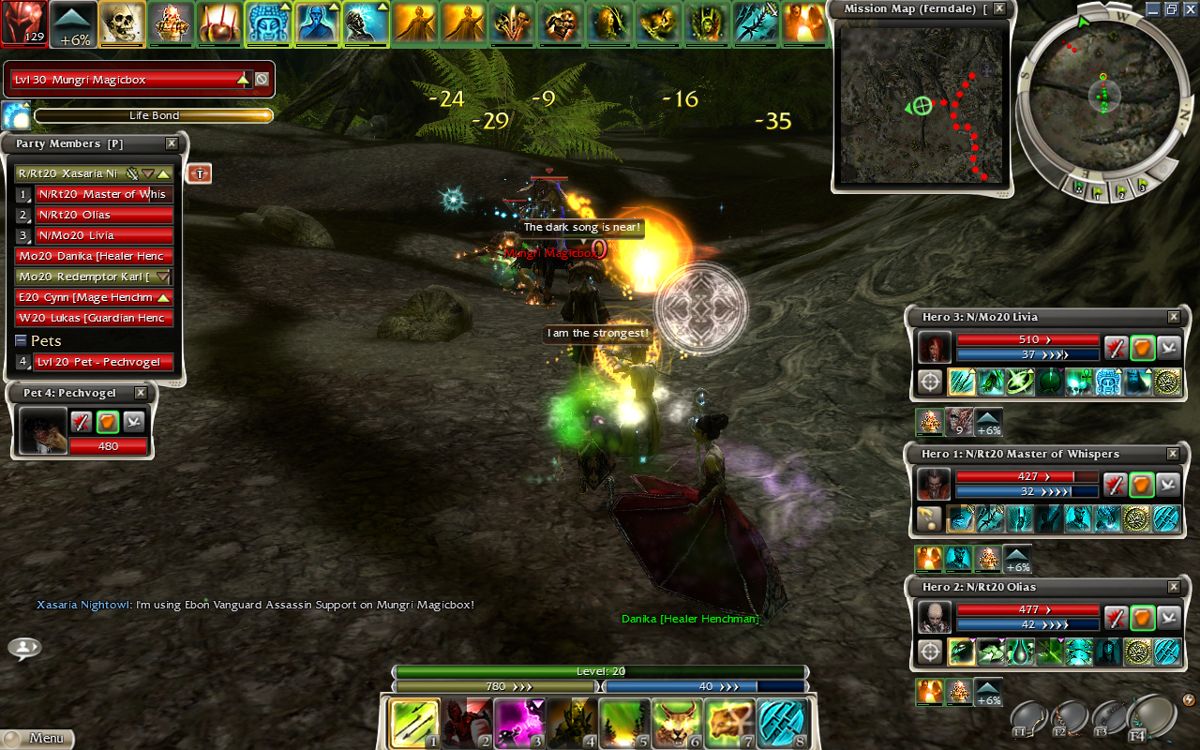Click Livia's target lock crosshair button

(931, 382)
